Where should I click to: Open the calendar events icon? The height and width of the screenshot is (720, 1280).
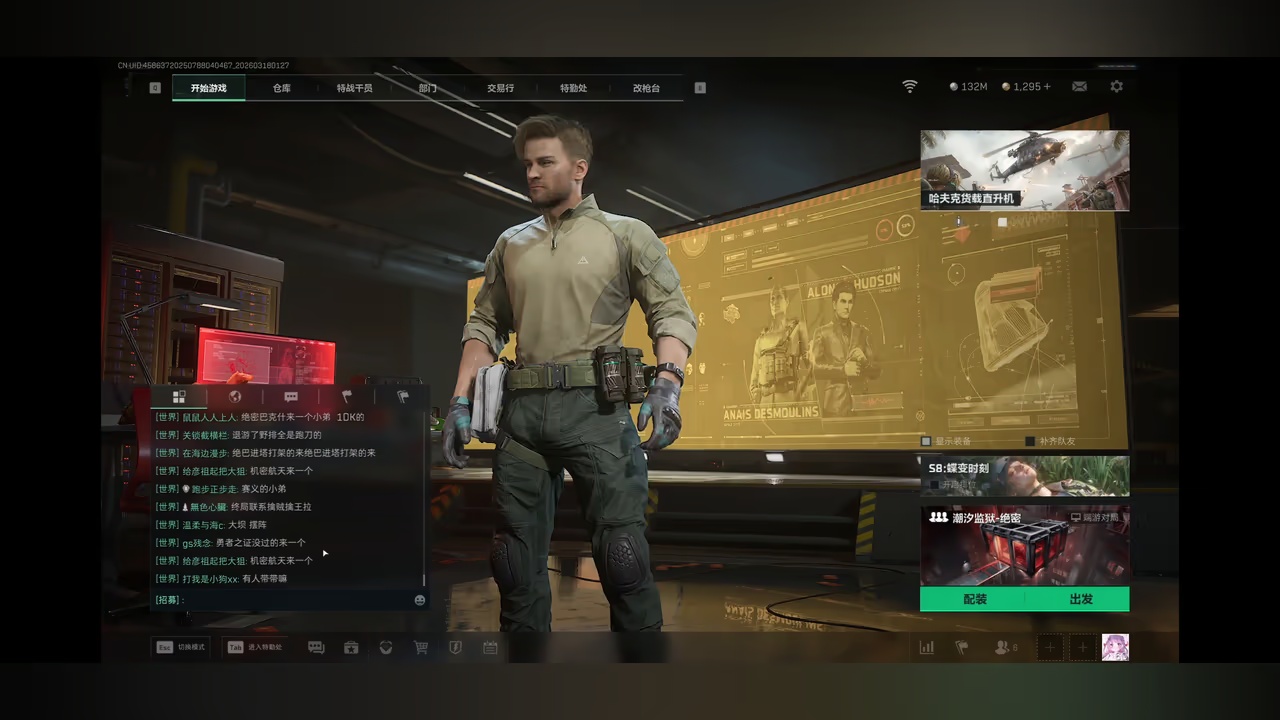click(490, 648)
